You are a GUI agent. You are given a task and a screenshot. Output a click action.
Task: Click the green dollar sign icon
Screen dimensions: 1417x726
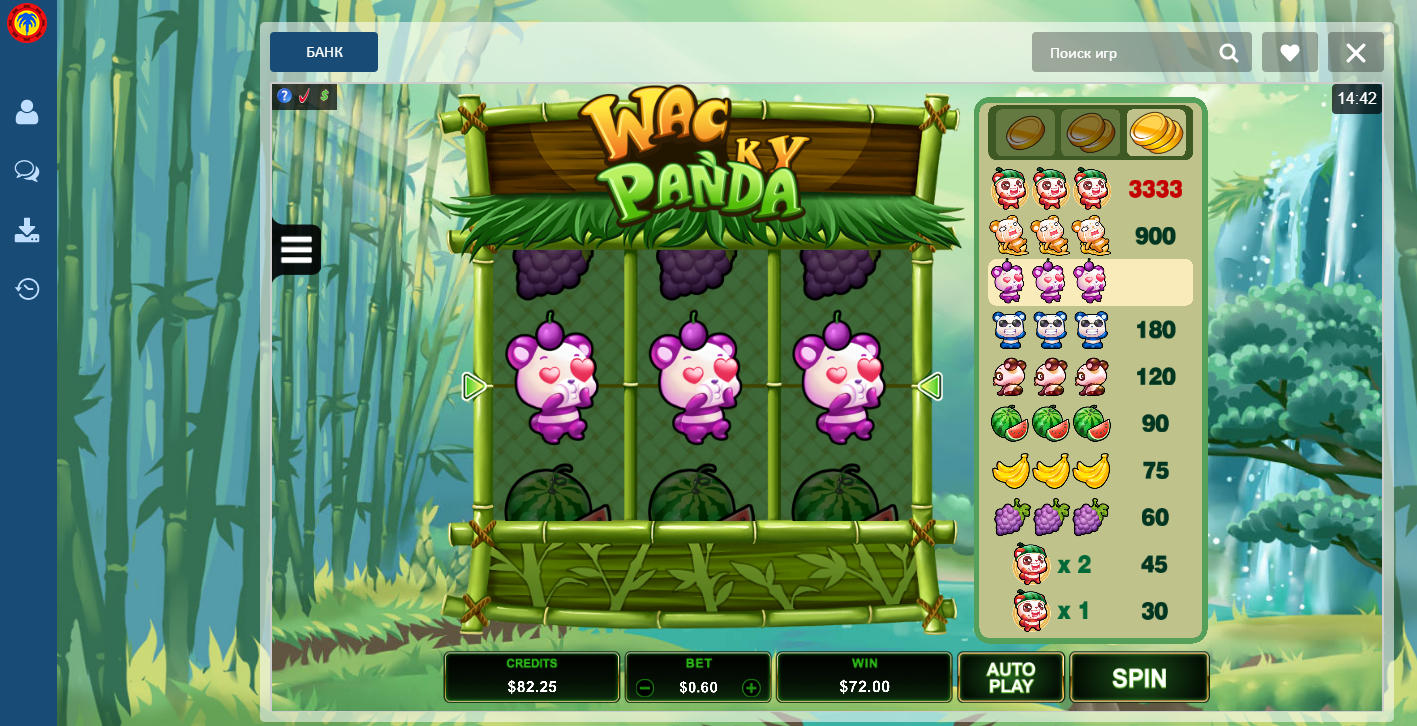325,96
